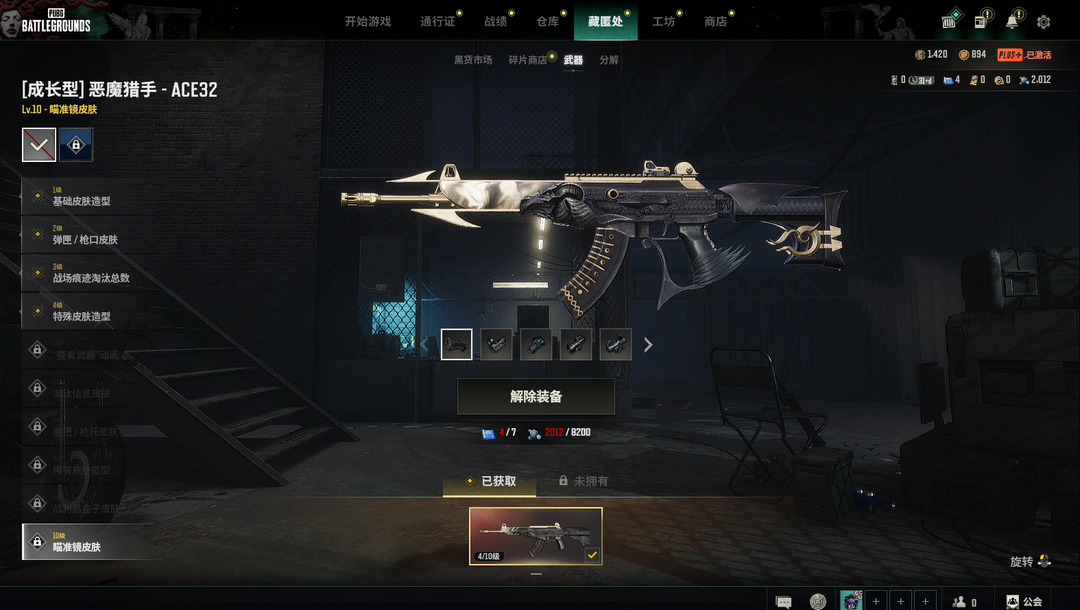1080x610 pixels.
Task: Go to the 通行证 pass tab
Action: 437,21
